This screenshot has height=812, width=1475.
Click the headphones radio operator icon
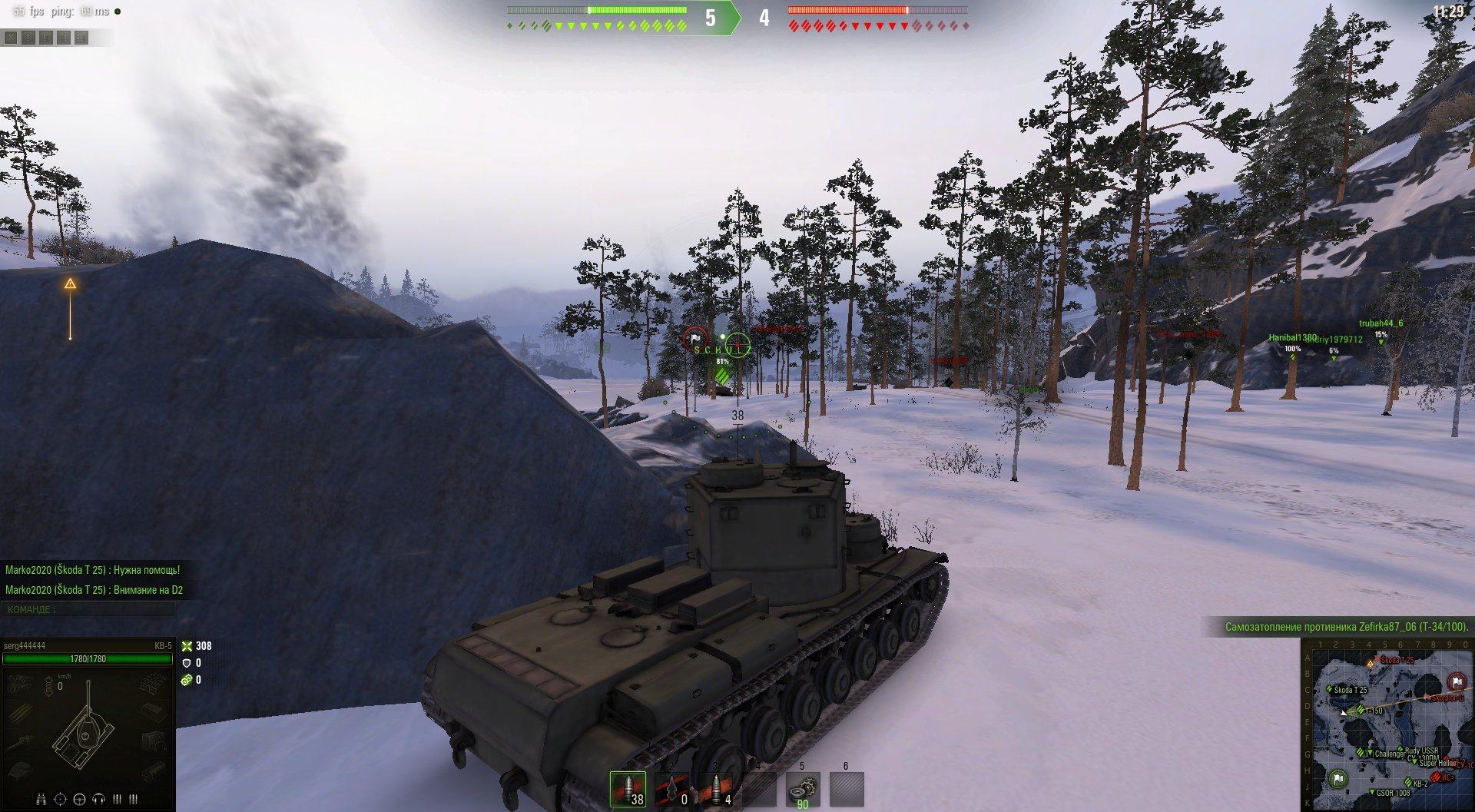pos(98,800)
